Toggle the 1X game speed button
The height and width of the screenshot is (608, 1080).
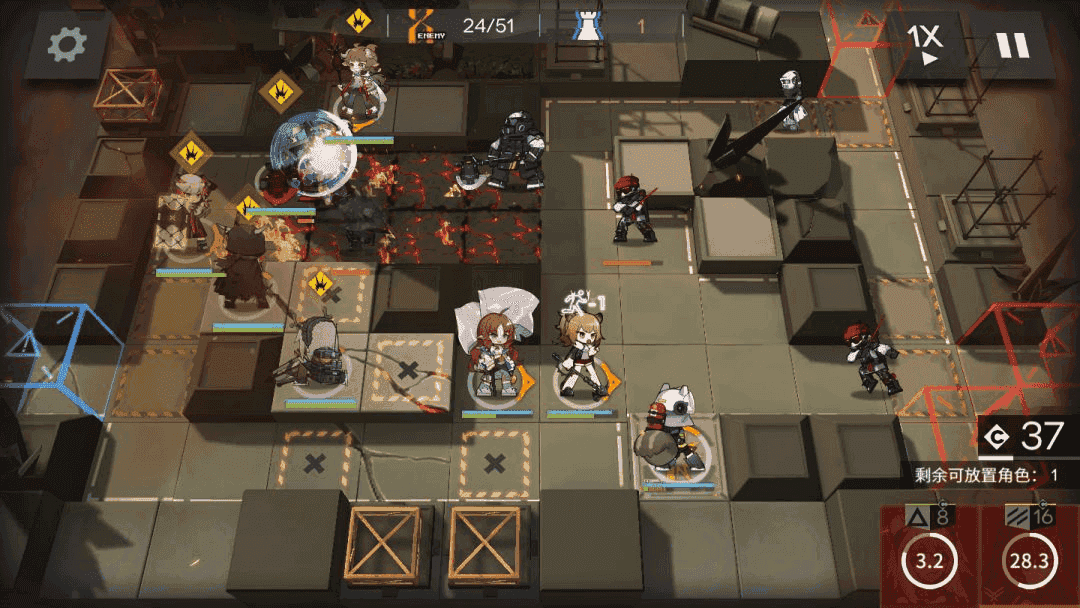[925, 44]
